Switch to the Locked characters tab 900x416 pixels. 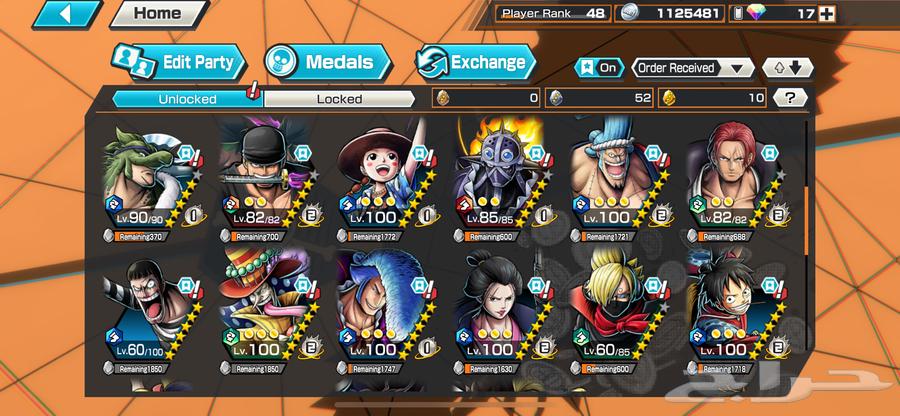pyautogui.click(x=340, y=98)
